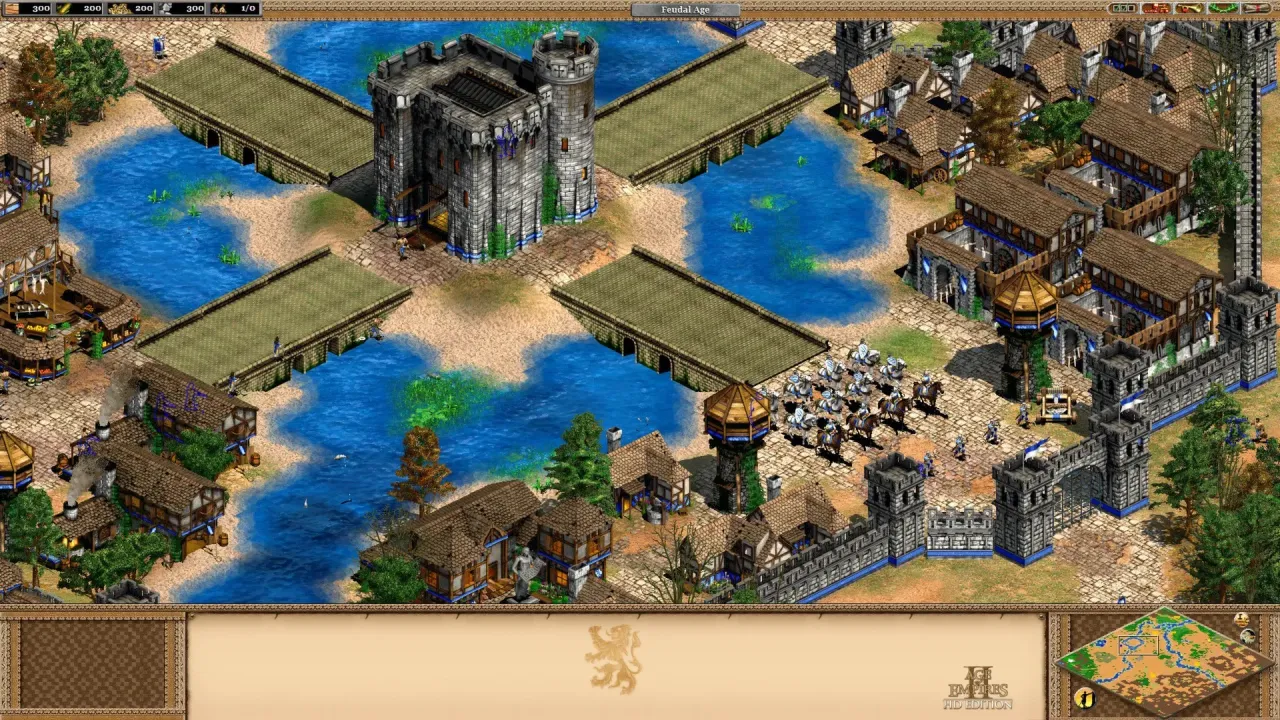Screen dimensions: 1280x720
Task: Toggle combat view with the flag banner button
Action: [1241, 619]
